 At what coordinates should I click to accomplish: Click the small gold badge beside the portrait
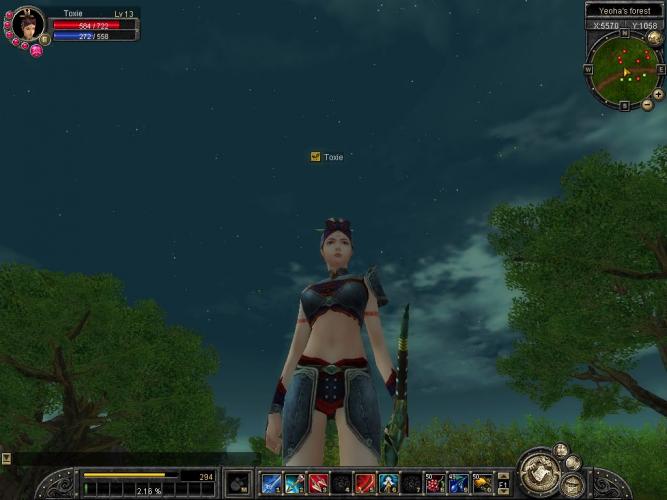44,39
